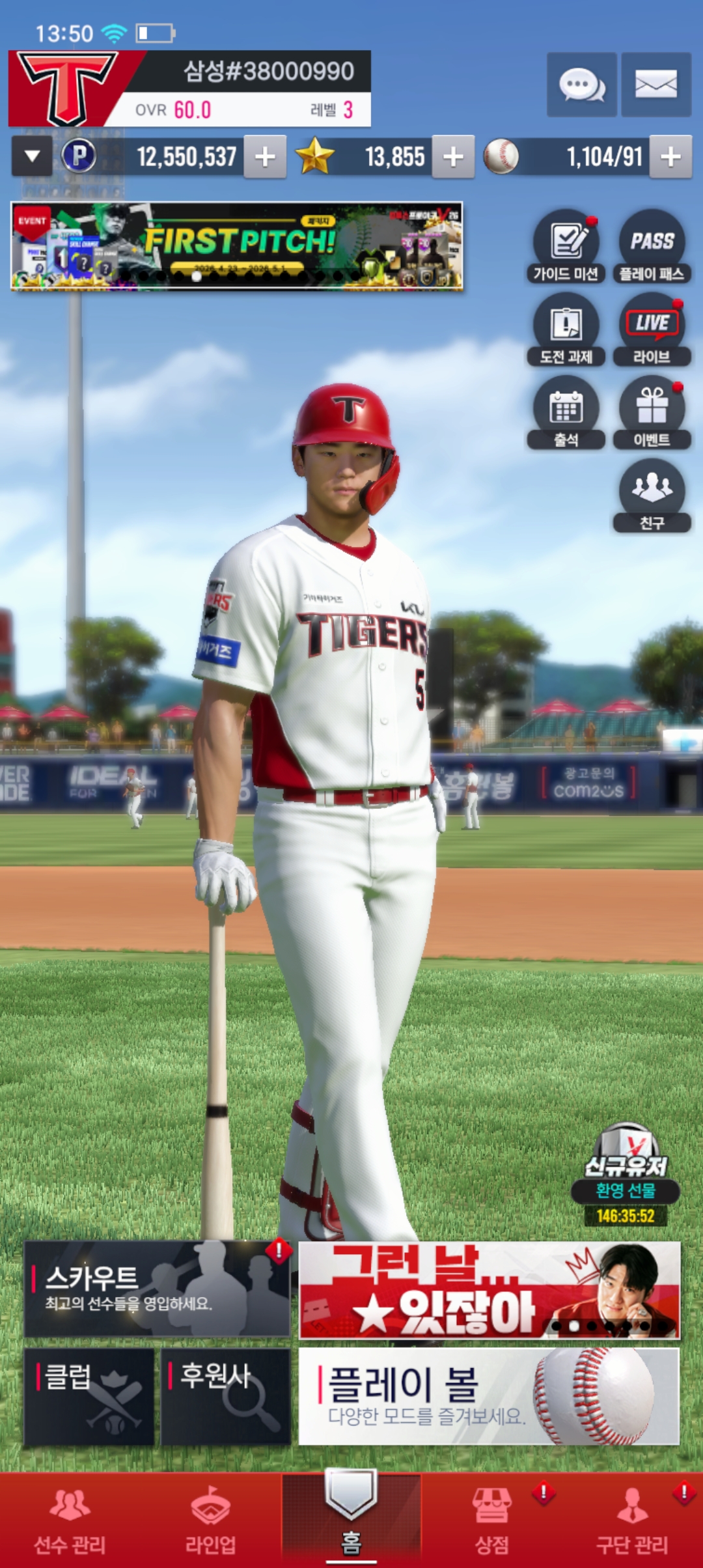This screenshot has width=703, height=1568.
Task: Open the 스카우트 scout panel
Action: (x=157, y=1289)
